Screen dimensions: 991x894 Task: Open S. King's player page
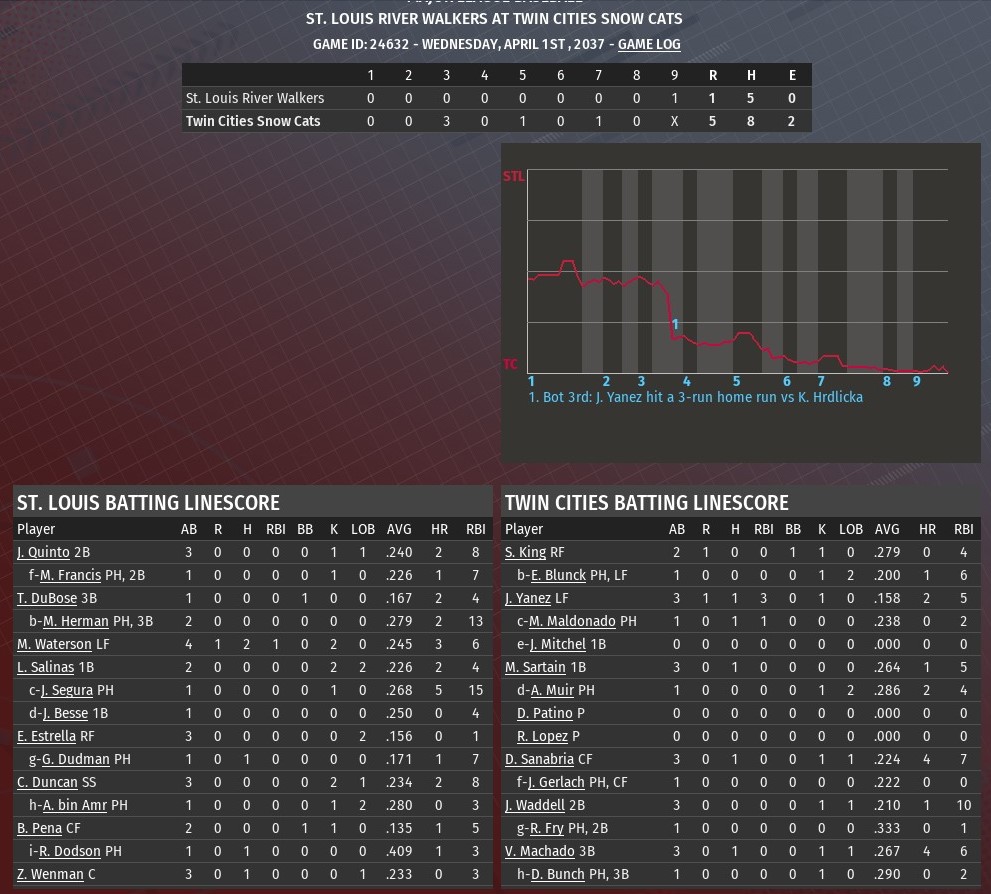click(525, 552)
